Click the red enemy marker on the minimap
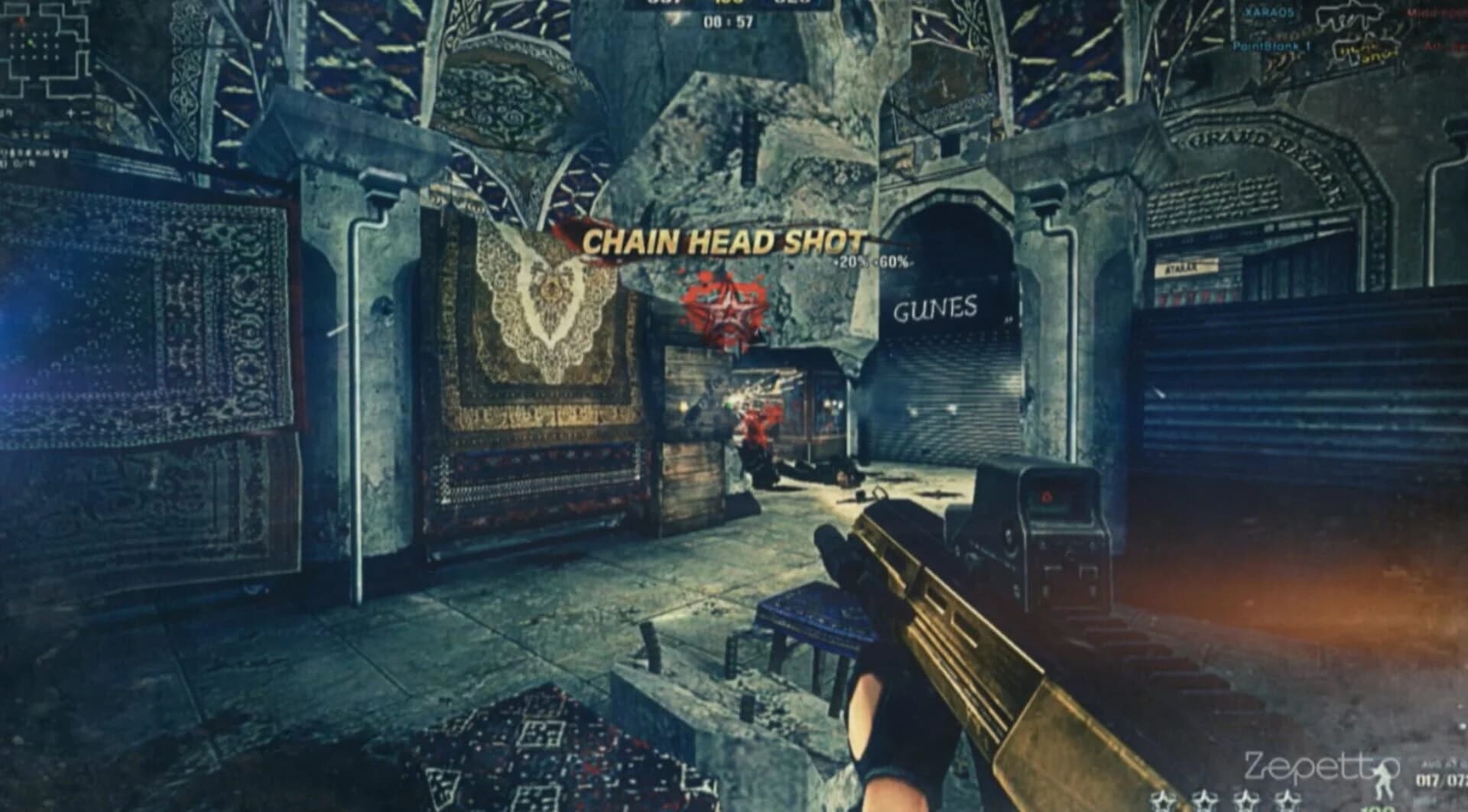Viewport: 1468px width, 812px height. tap(21, 20)
